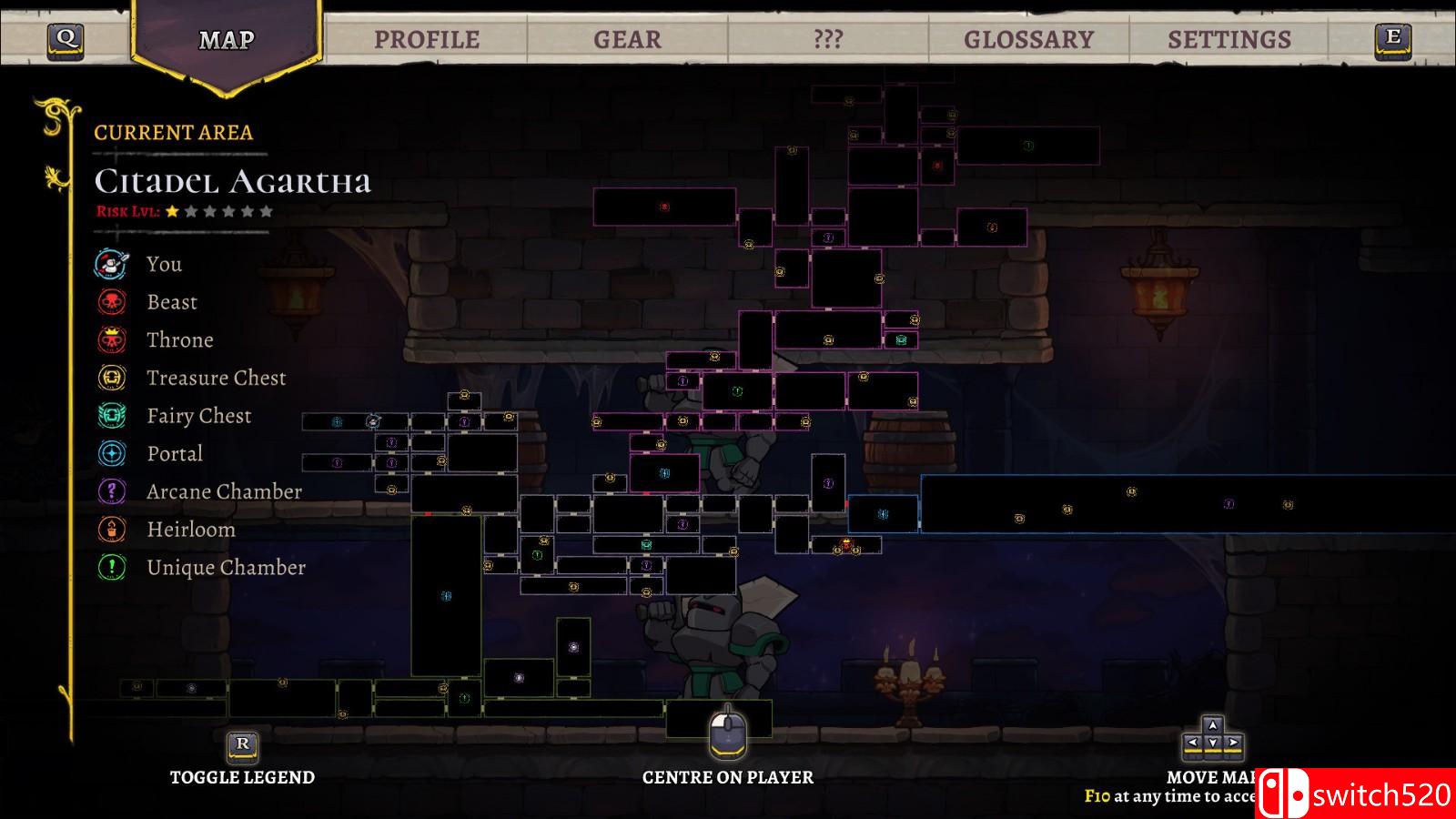Click the Treasure Chest legend icon
The image size is (1456, 819).
(110, 378)
